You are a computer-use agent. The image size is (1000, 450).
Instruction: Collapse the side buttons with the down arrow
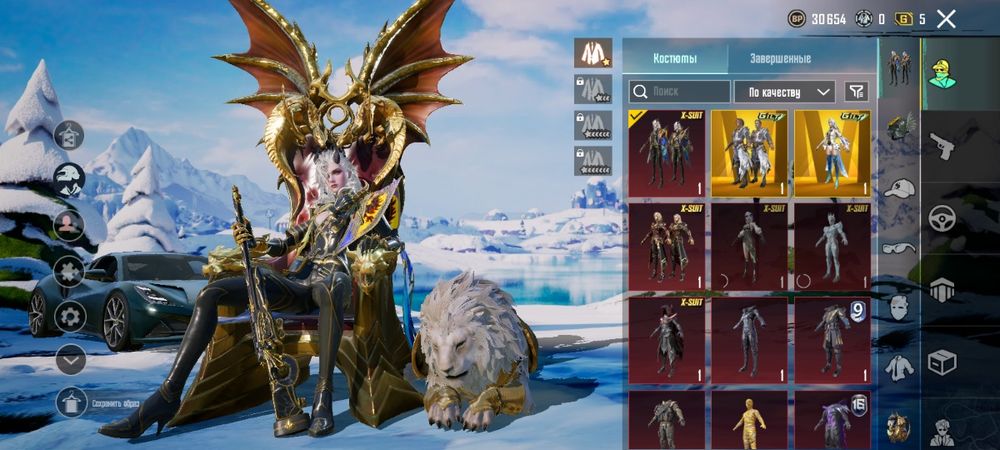(70, 359)
